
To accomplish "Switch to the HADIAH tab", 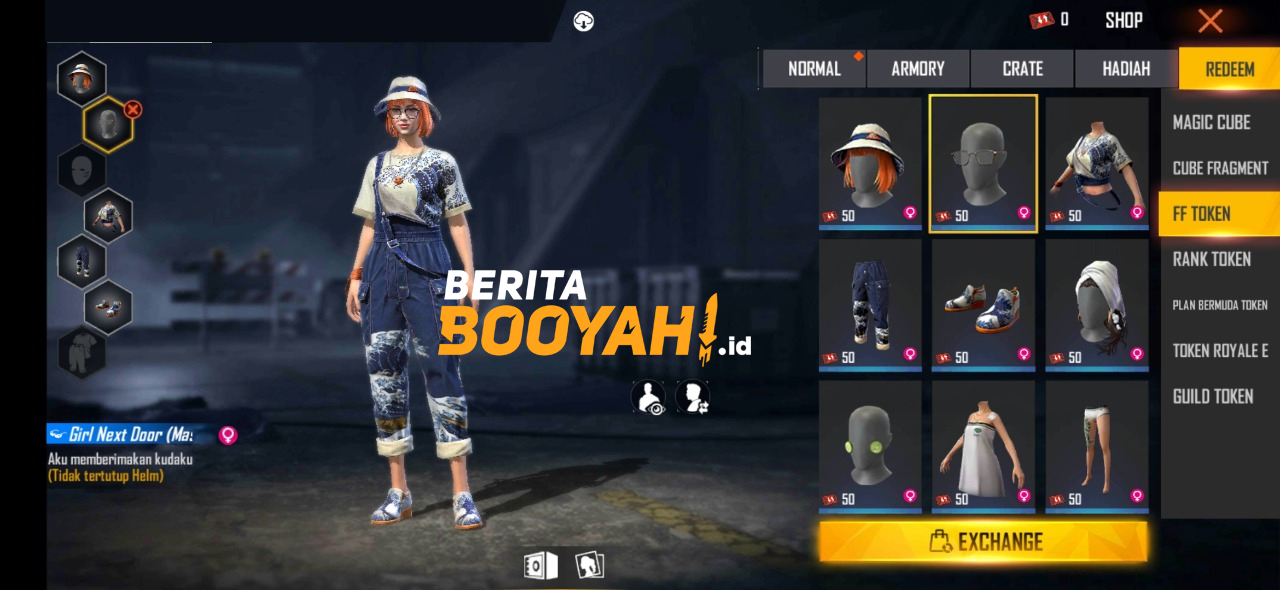I will [x=1126, y=69].
